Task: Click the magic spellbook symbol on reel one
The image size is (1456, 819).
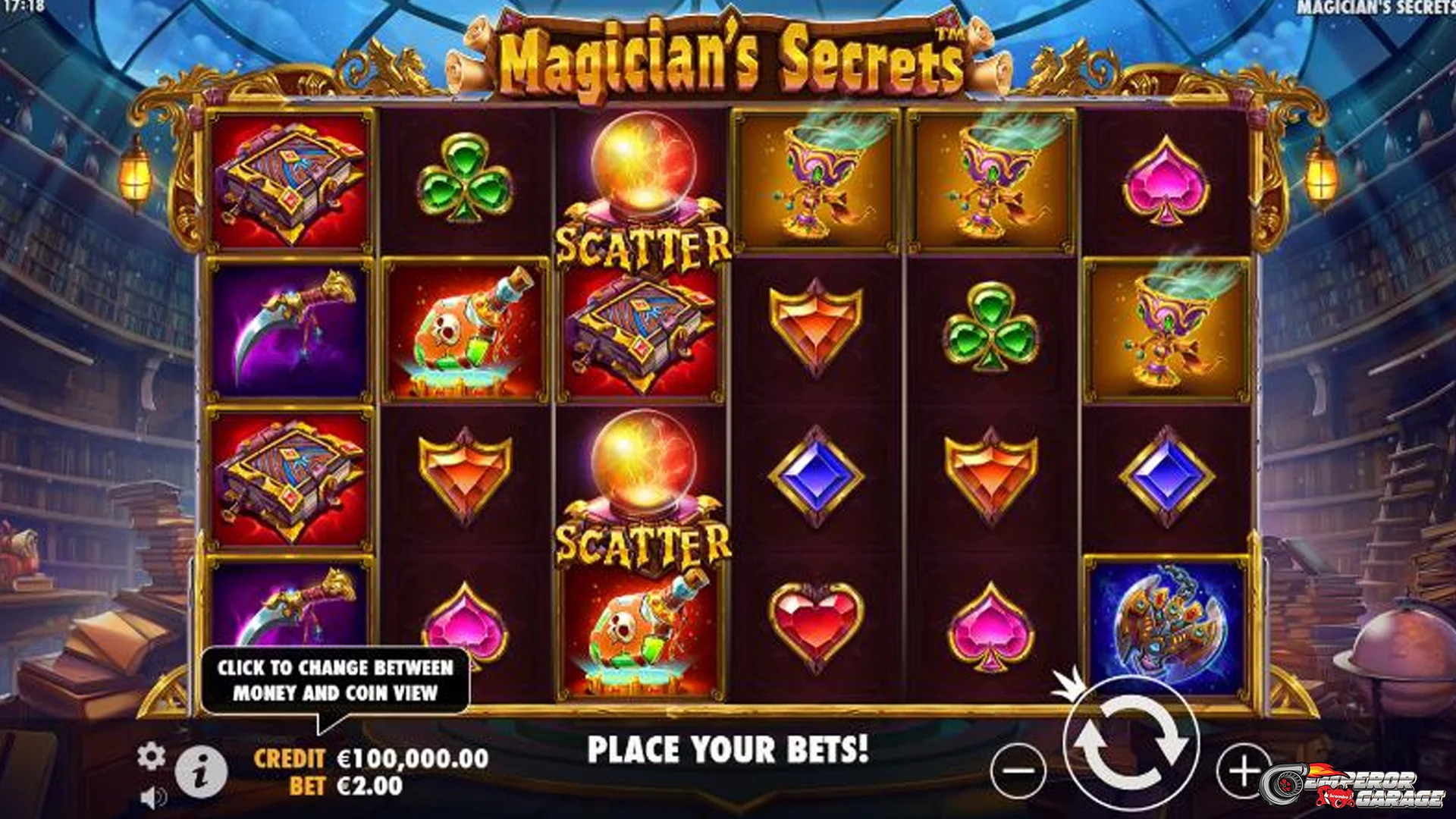Action: tap(288, 180)
